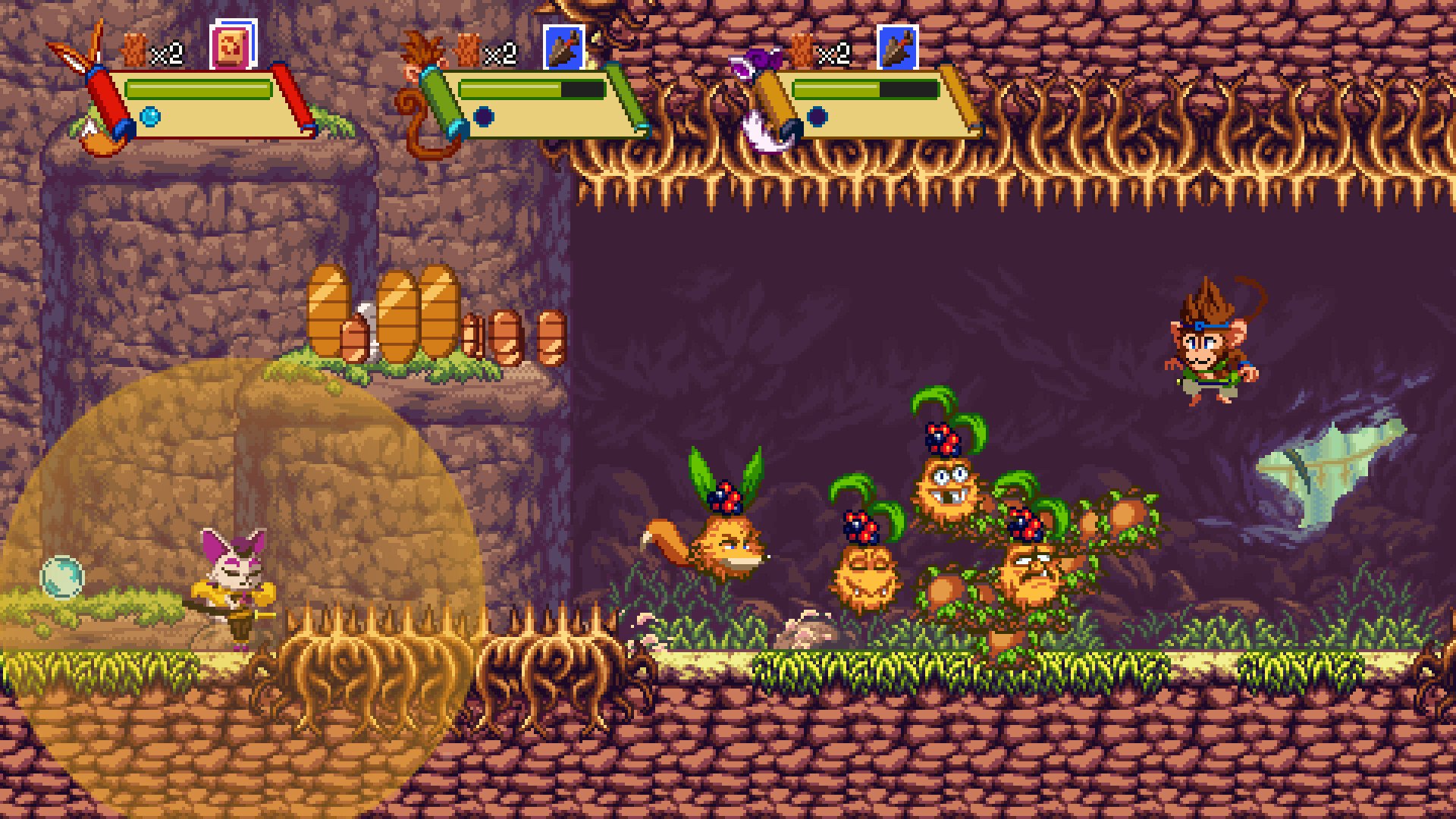Click the ×2 counter next to the monkey portrait

point(500,53)
